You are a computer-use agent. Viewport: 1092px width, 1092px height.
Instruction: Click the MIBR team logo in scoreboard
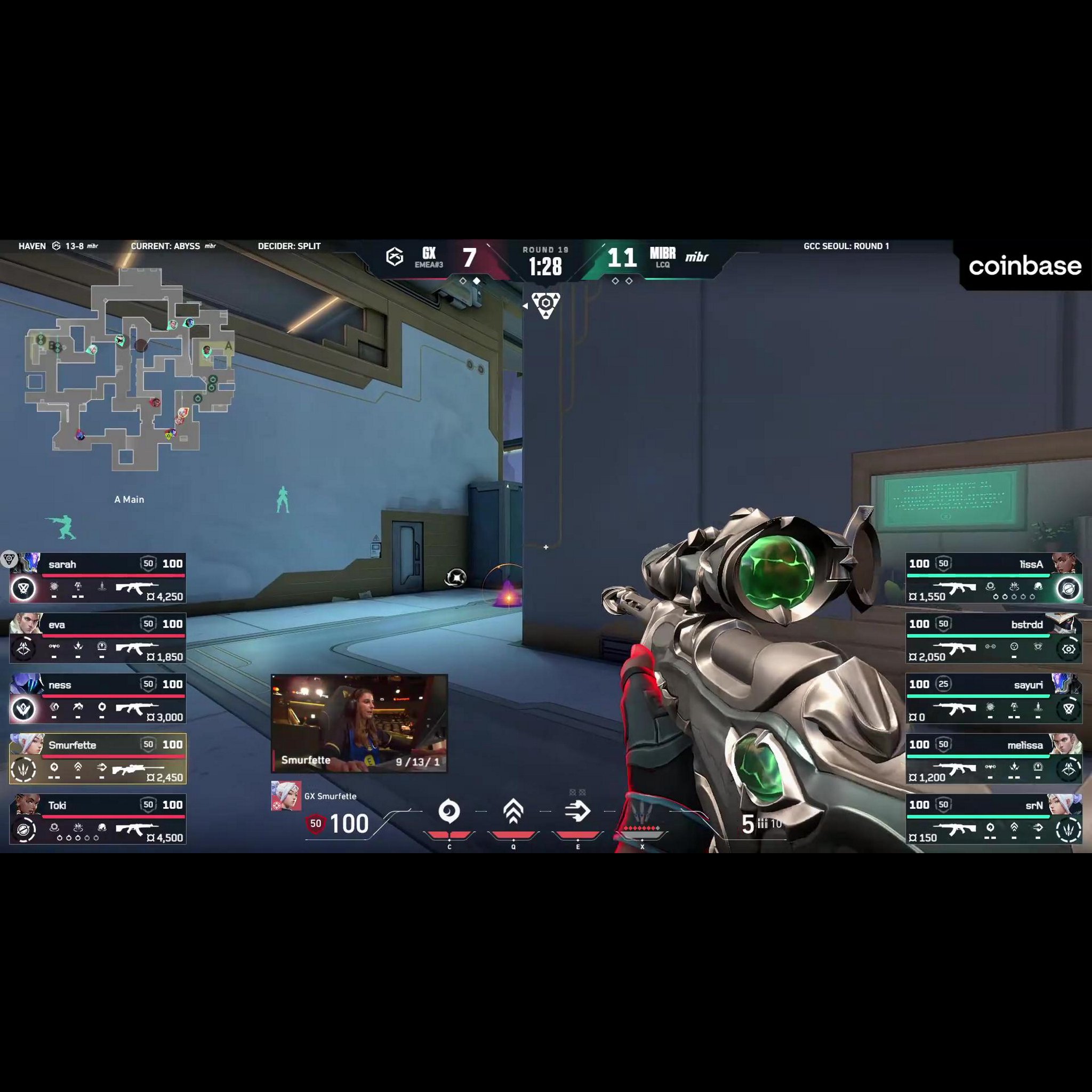coord(696,257)
